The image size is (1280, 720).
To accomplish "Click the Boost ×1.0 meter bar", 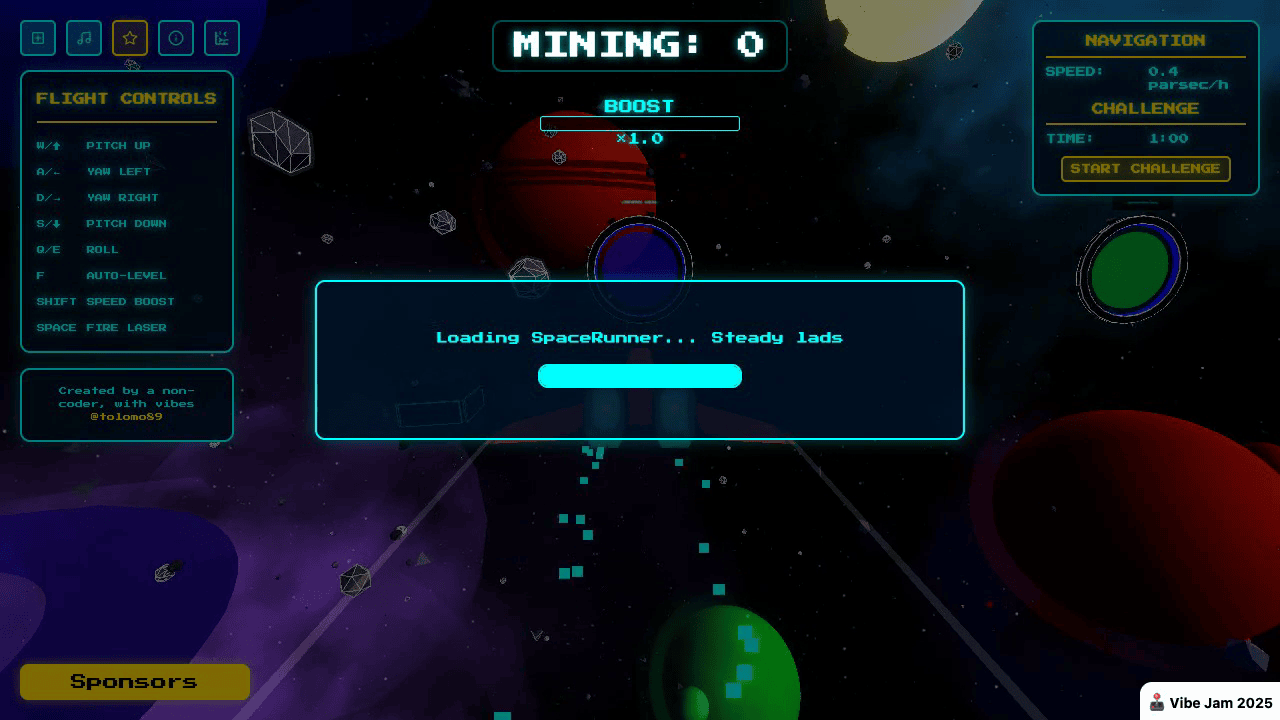I will tap(640, 123).
